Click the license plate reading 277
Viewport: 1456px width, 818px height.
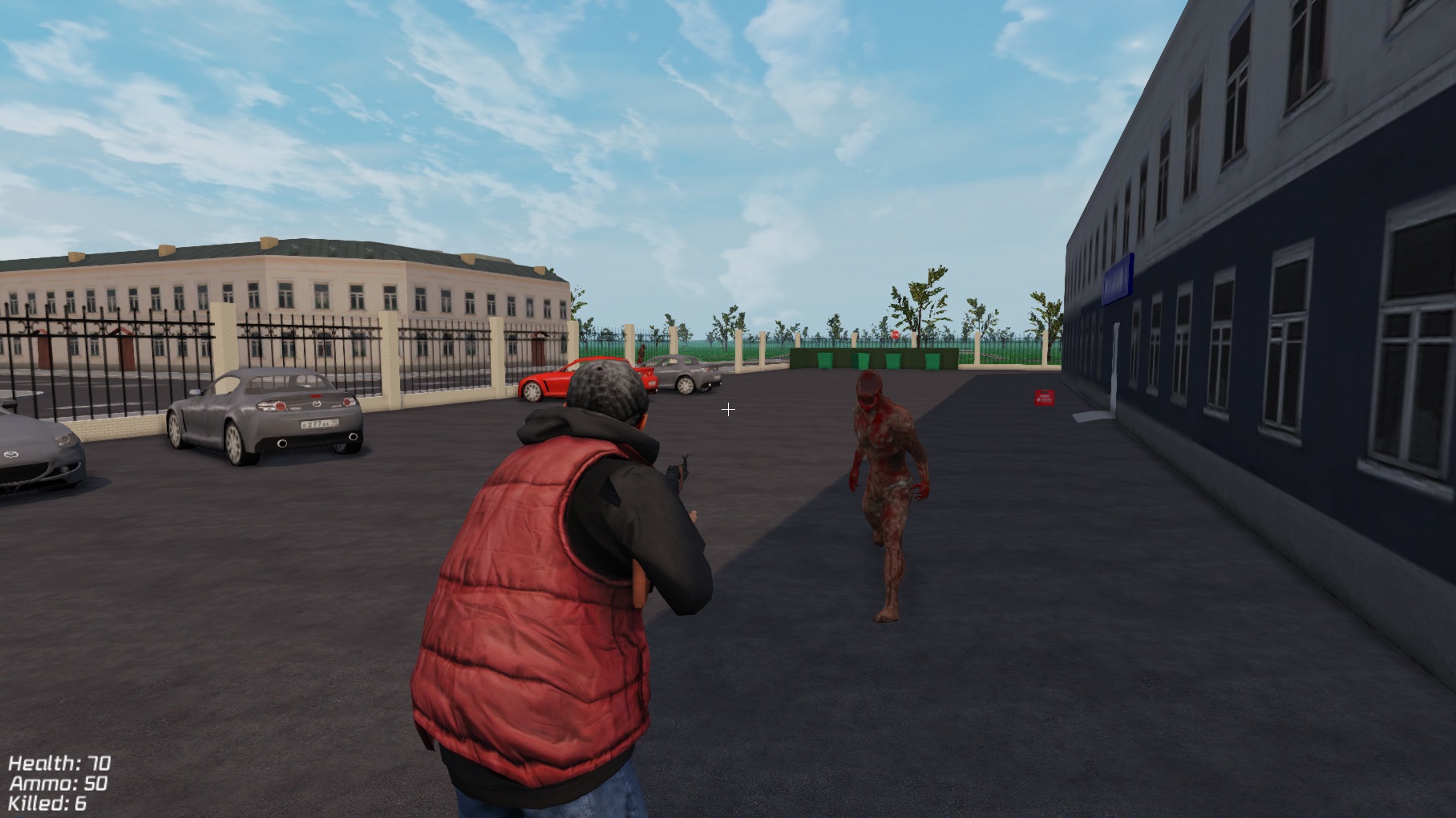click(320, 425)
